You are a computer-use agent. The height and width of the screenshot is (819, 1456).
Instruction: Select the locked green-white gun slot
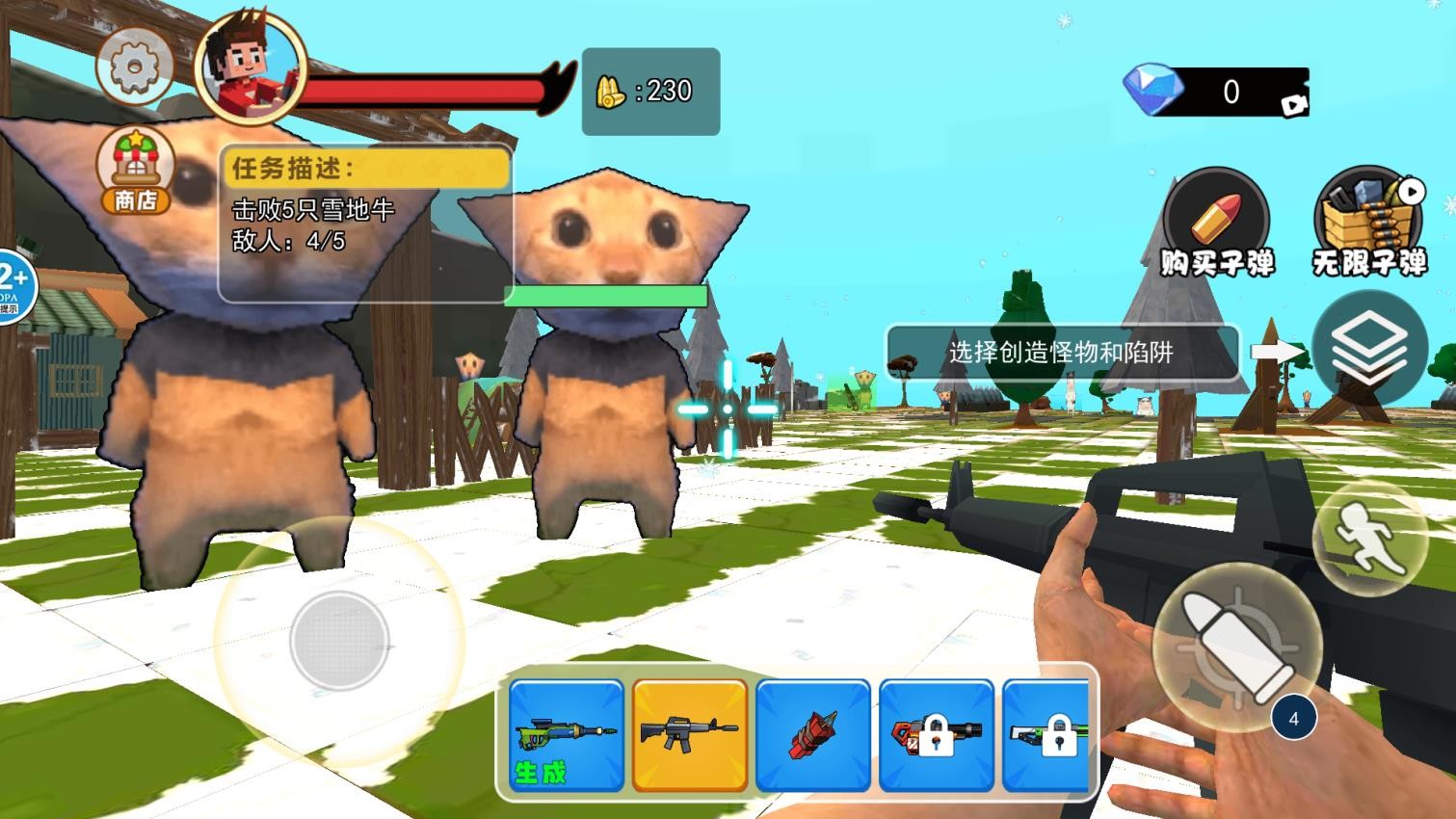tap(1047, 734)
